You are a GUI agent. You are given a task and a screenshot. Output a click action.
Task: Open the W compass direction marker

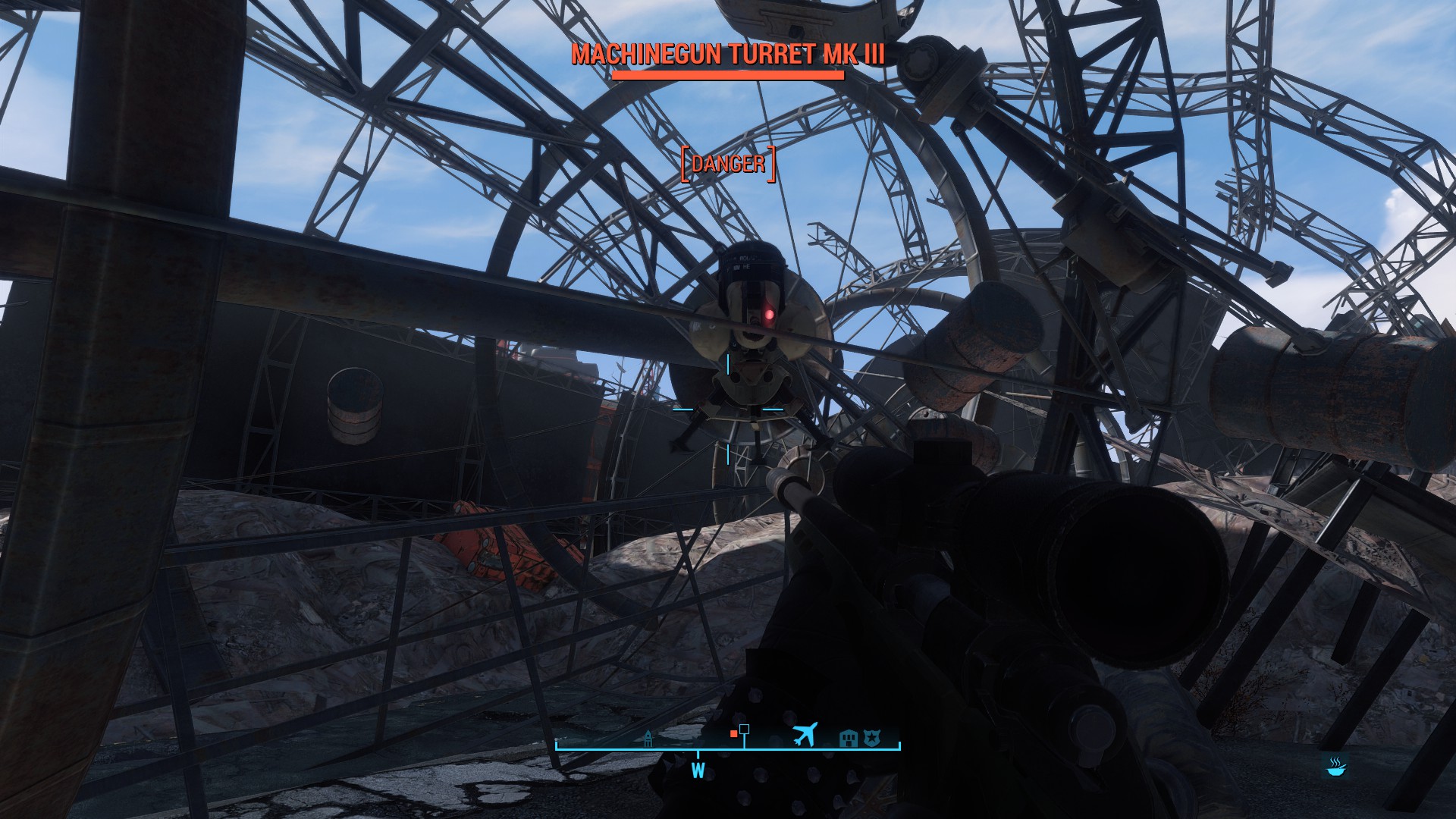(x=698, y=770)
